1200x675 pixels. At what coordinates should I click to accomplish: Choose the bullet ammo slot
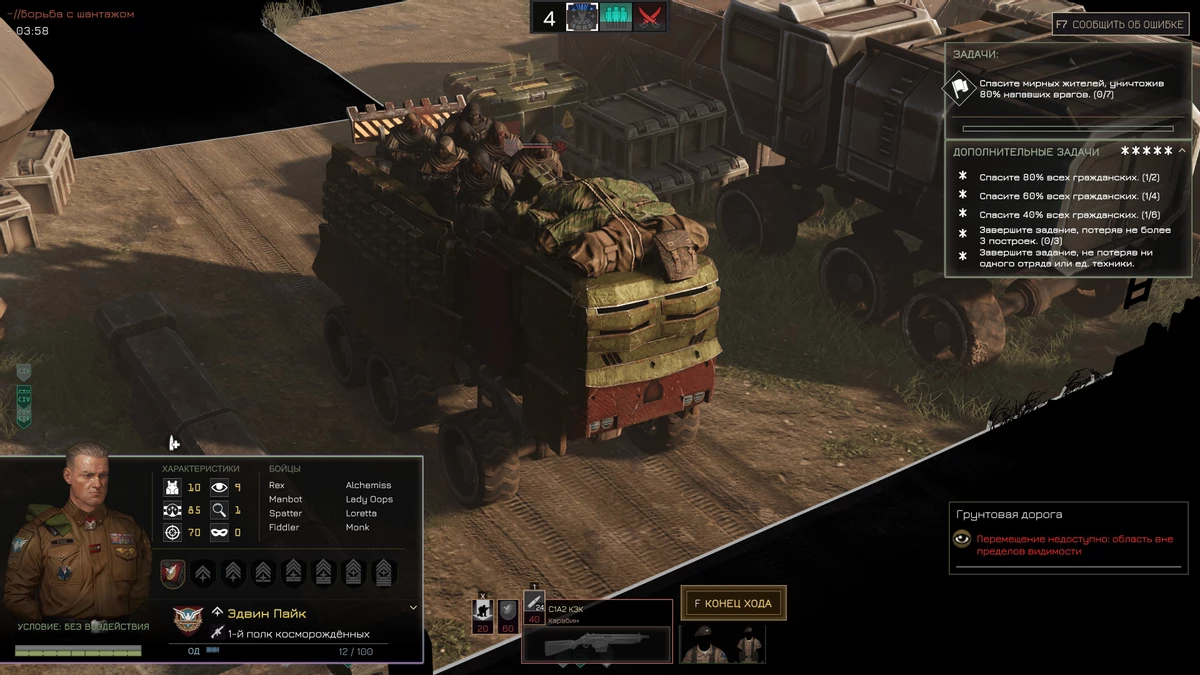534,607
